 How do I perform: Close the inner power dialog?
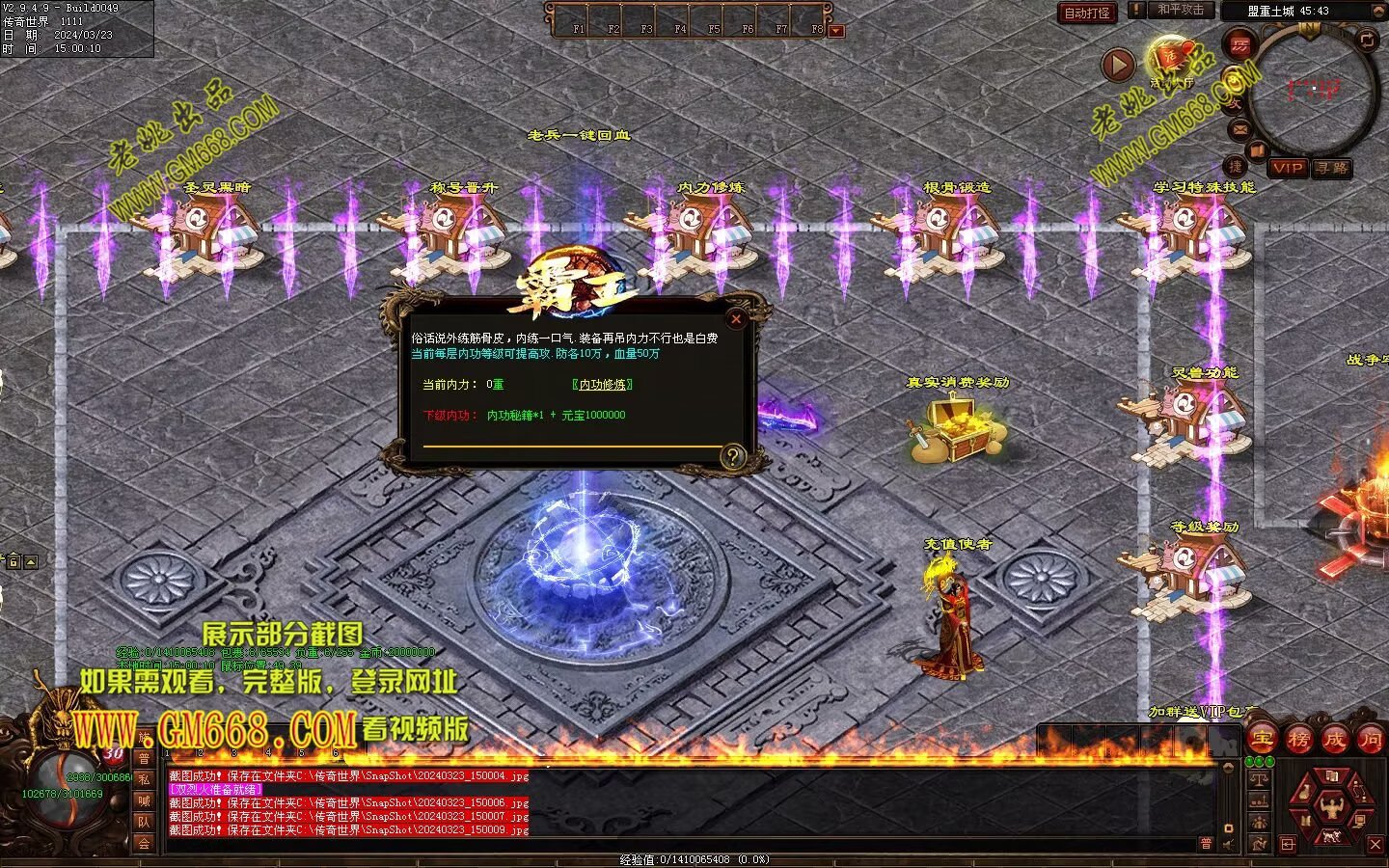click(x=736, y=319)
